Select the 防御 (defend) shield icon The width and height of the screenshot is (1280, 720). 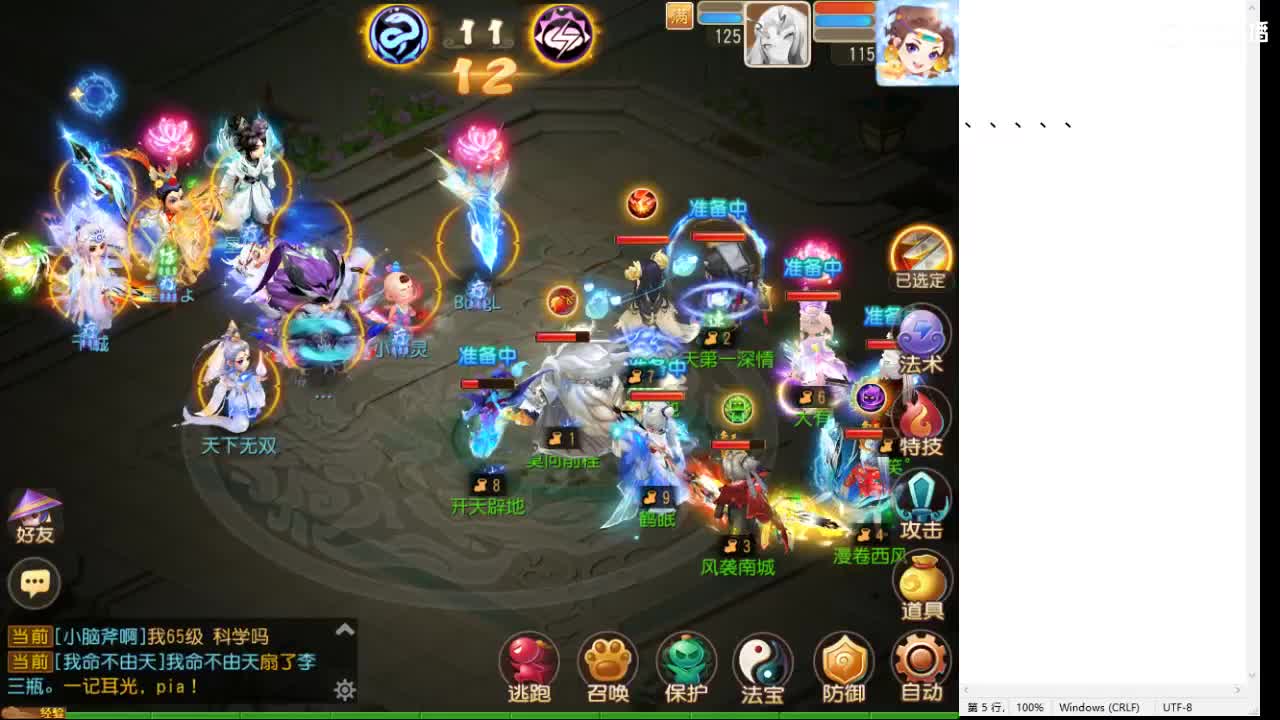pos(842,660)
